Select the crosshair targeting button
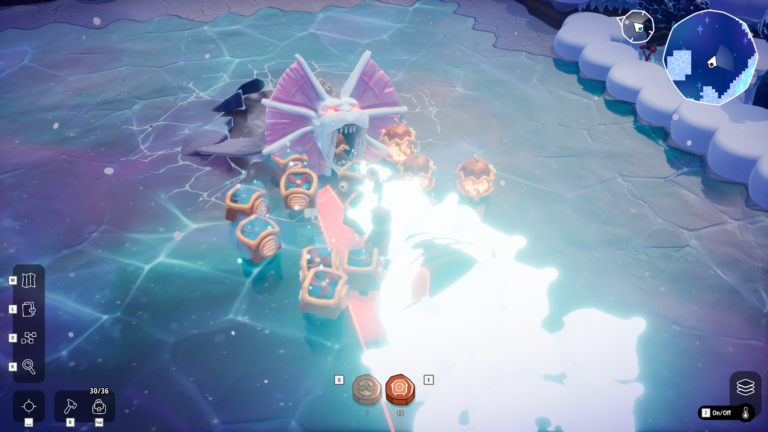 [29, 406]
